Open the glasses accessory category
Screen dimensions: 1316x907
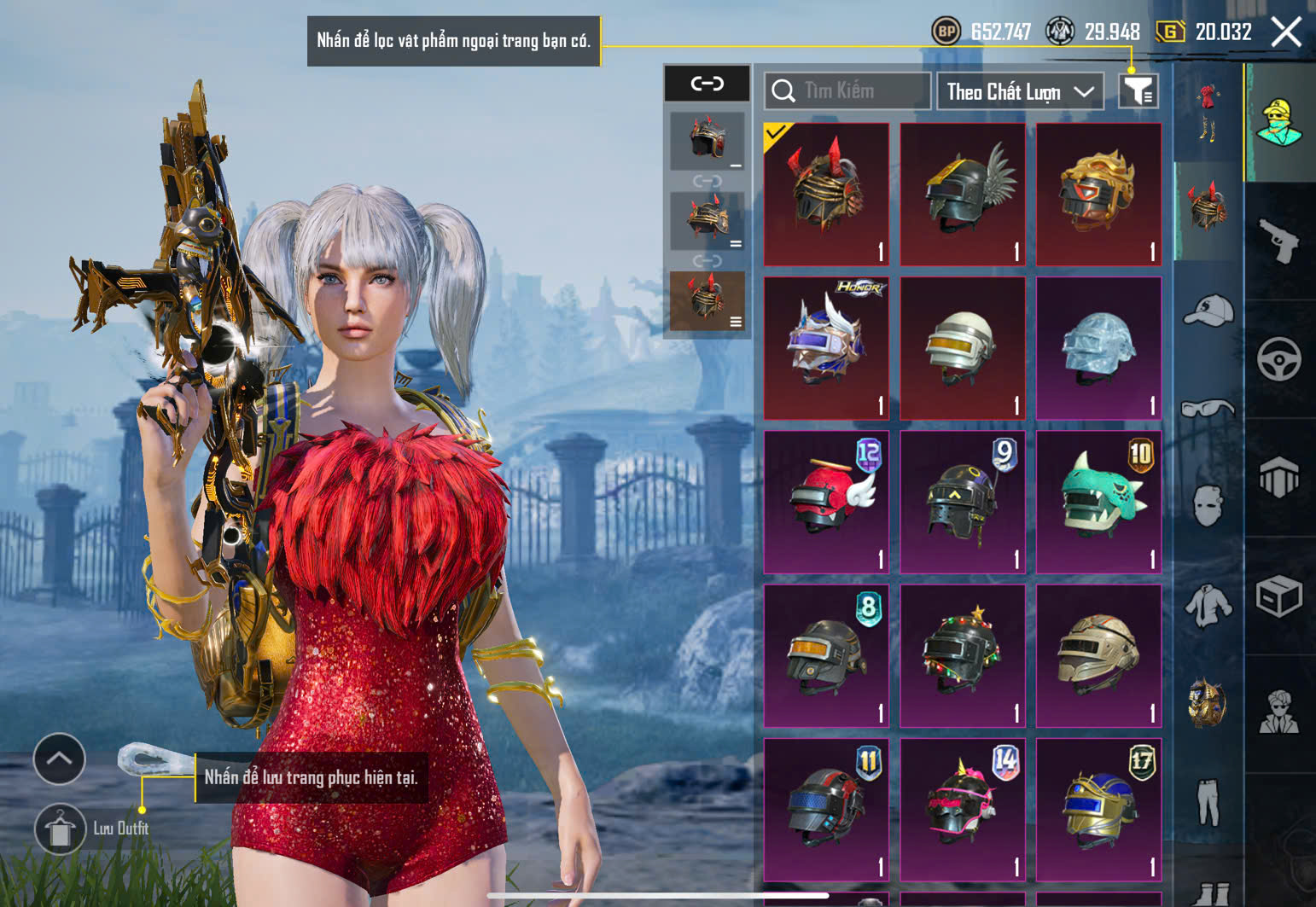1208,409
